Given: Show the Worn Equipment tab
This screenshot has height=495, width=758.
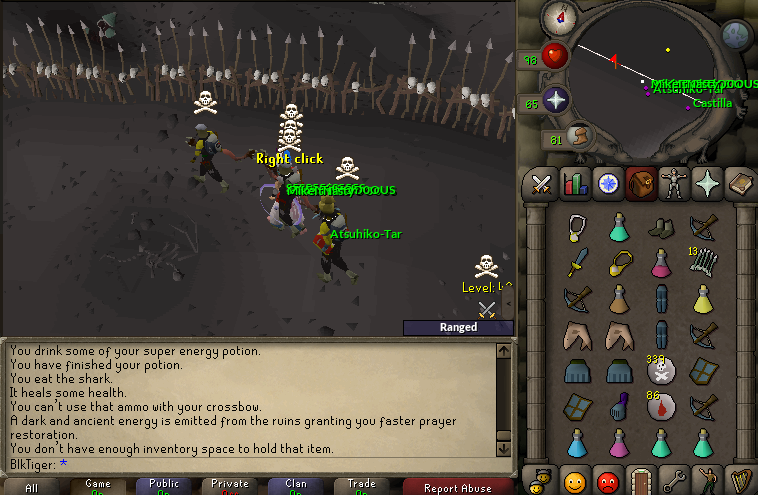Looking at the screenshot, I should coord(674,184).
